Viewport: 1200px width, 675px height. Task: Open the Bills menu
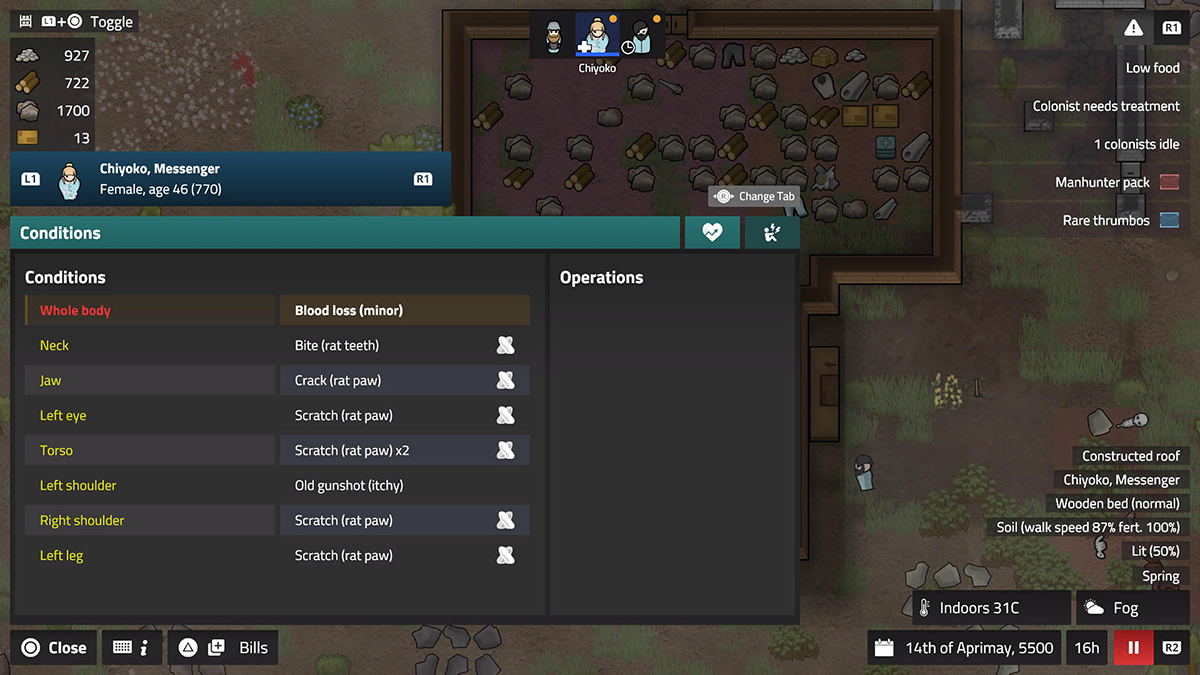(x=224, y=647)
